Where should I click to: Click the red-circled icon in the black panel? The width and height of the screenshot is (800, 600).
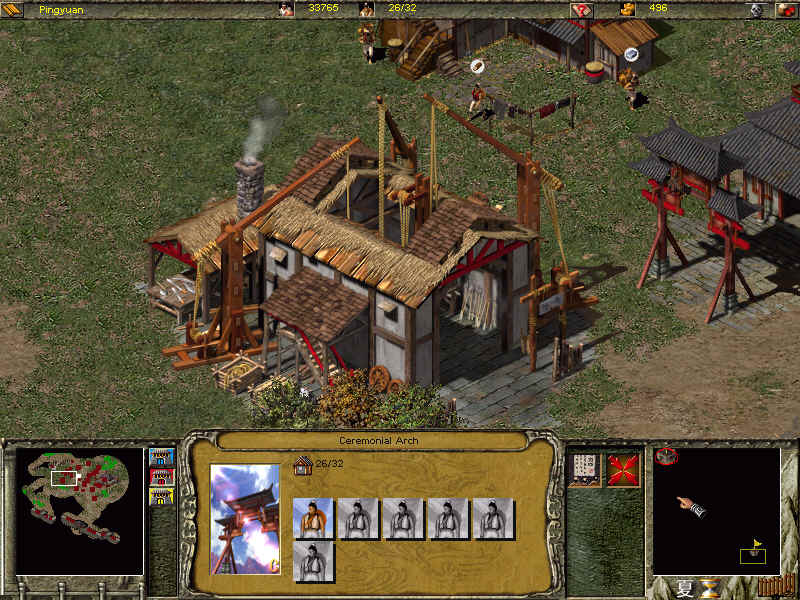(x=667, y=457)
